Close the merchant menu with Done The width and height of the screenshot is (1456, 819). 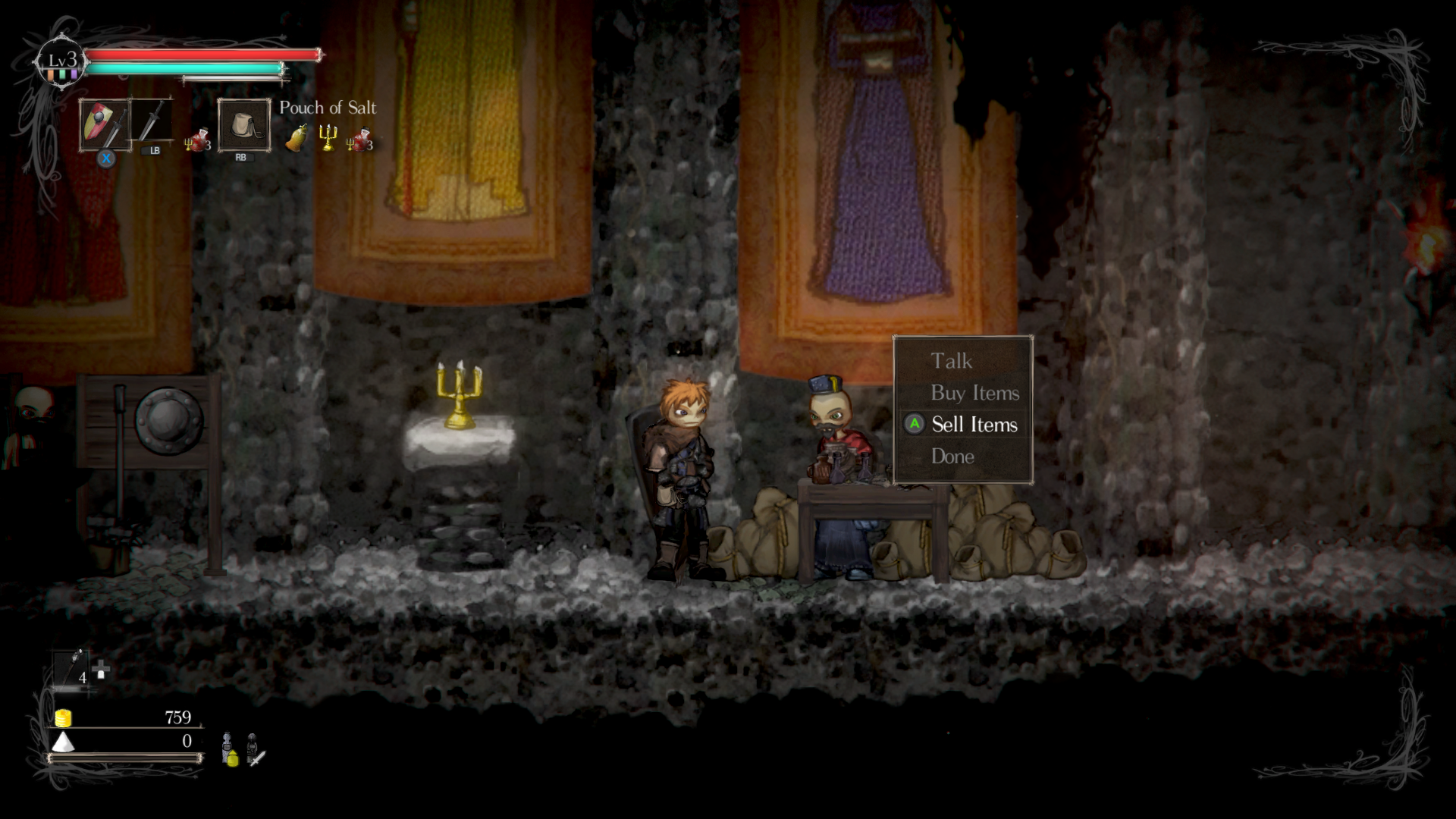coord(952,457)
